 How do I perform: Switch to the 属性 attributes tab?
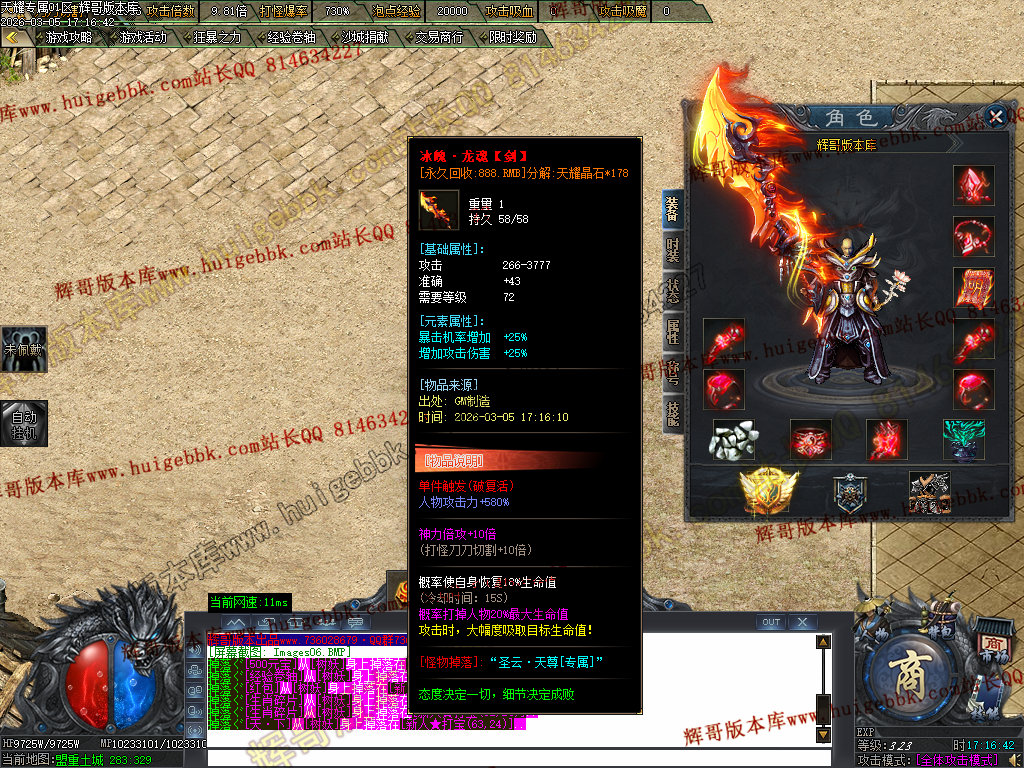[x=673, y=330]
